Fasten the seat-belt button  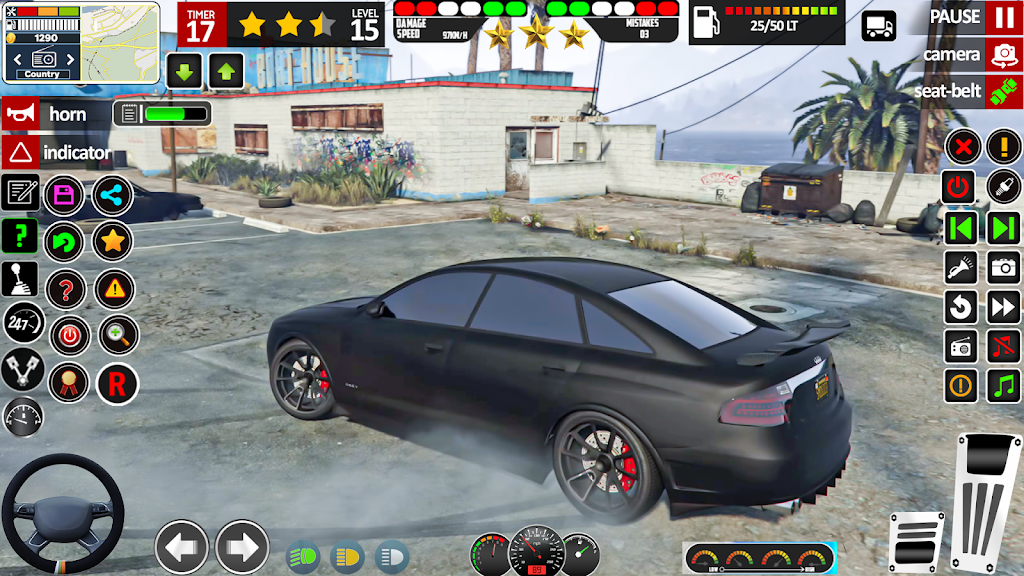(1002, 91)
